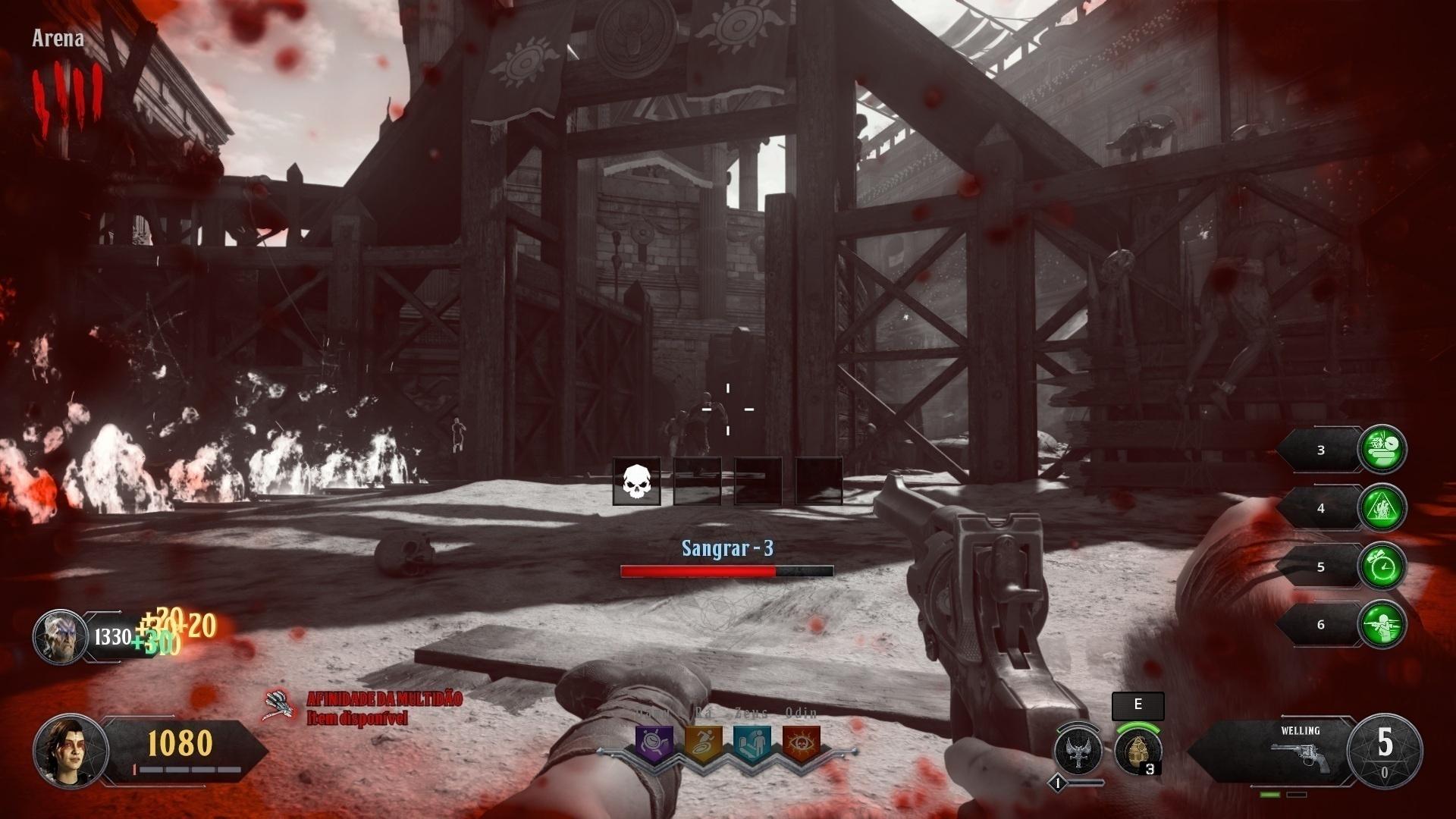This screenshot has width=1456, height=819.
Task: Select the orange Ra running-man perk icon
Action: (703, 745)
